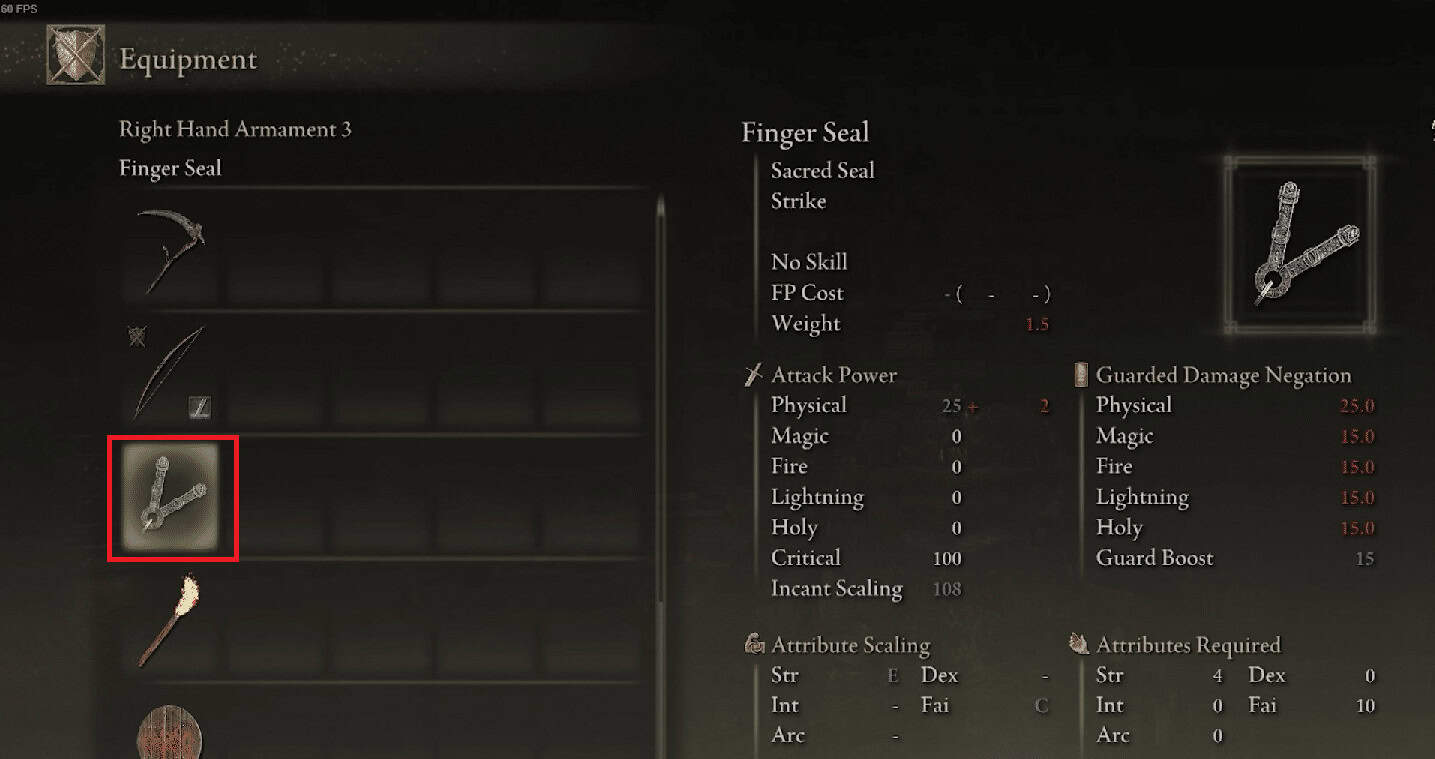Click the Attack Power axe icon
Image resolution: width=1435 pixels, height=759 pixels.
[x=752, y=374]
